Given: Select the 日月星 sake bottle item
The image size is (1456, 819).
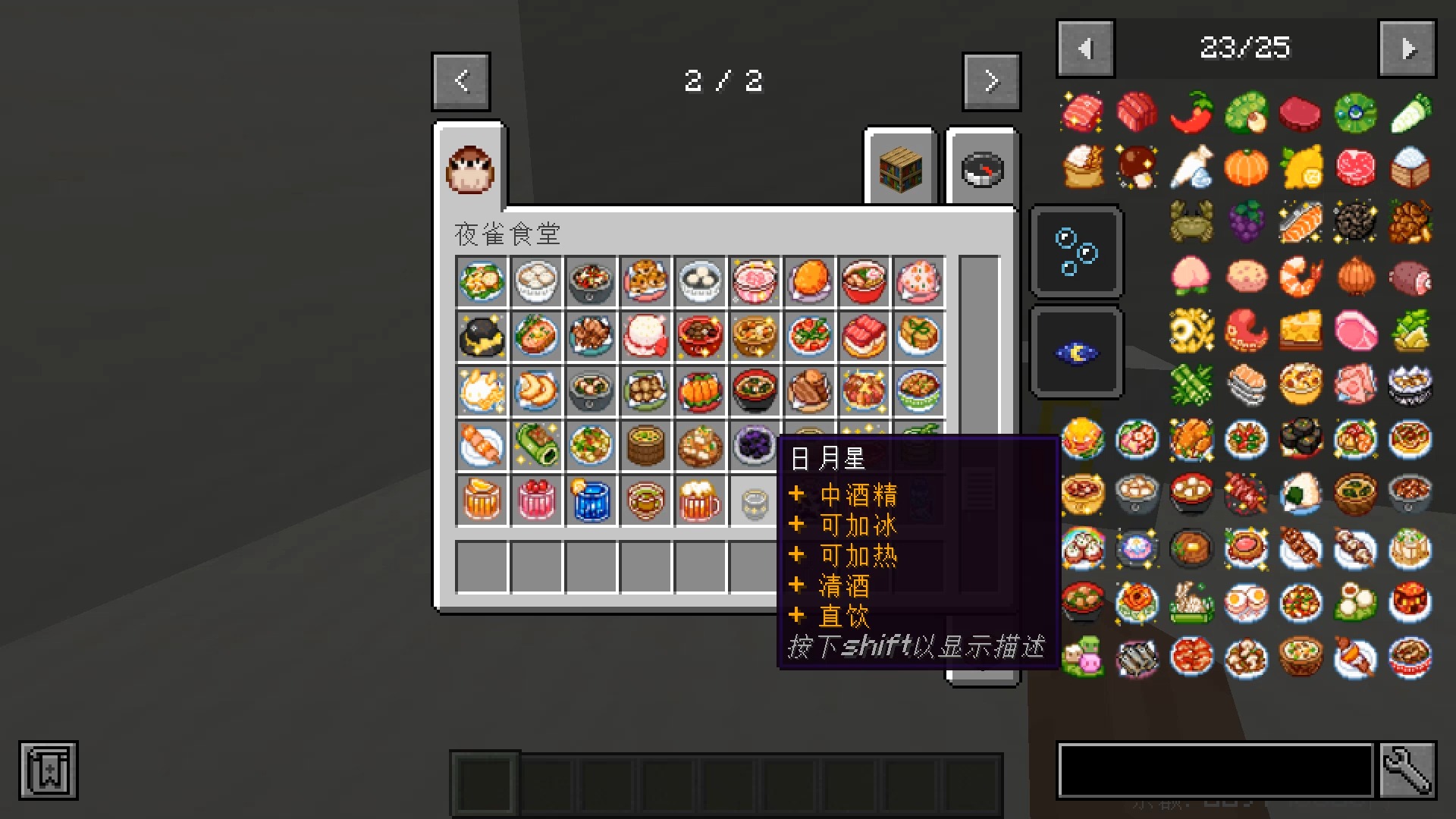Looking at the screenshot, I should [754, 500].
